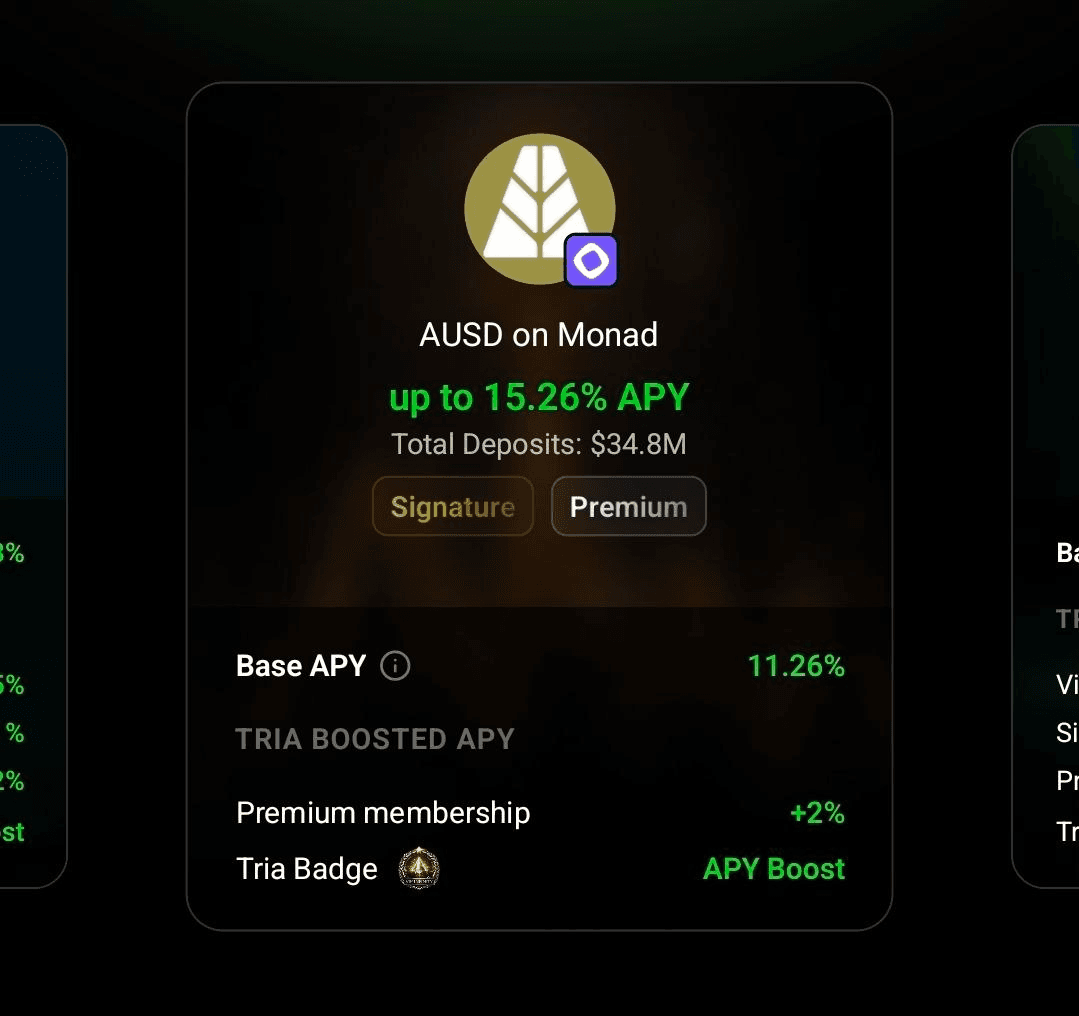Select the Premium tag button
The height and width of the screenshot is (1016, 1079).
pos(628,507)
